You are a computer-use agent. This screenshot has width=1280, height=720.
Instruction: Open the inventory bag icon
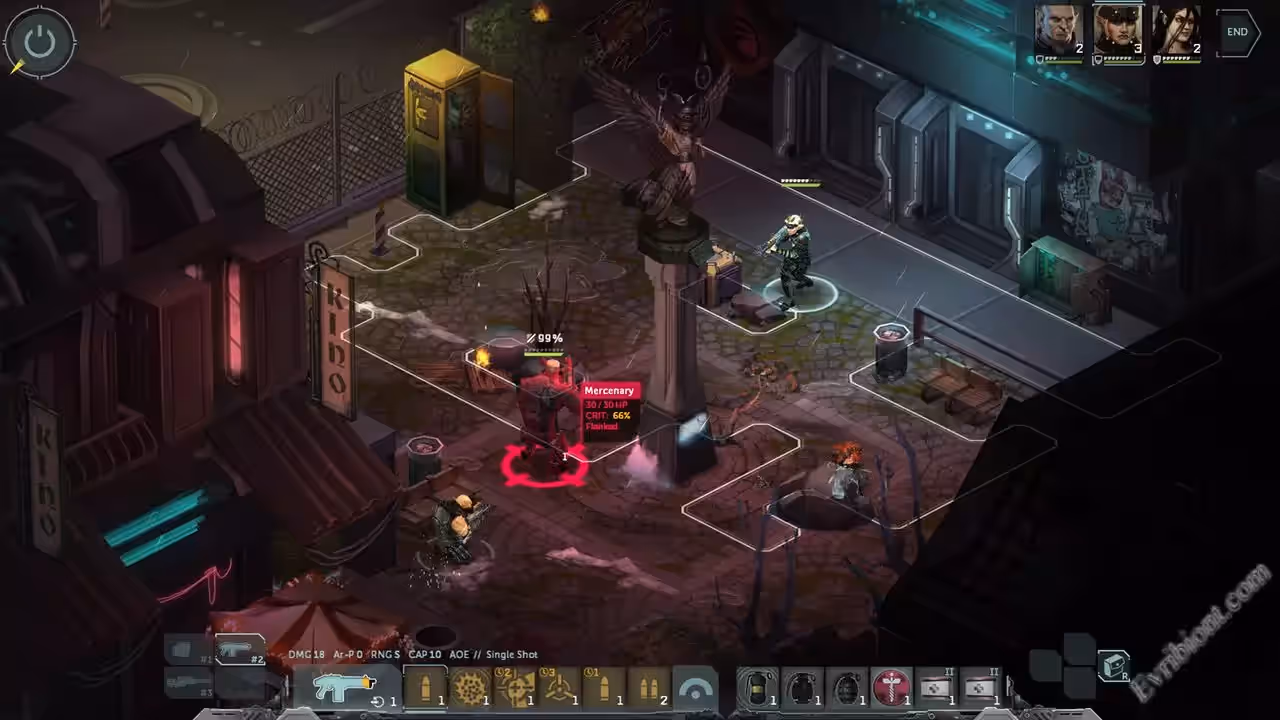point(1114,665)
